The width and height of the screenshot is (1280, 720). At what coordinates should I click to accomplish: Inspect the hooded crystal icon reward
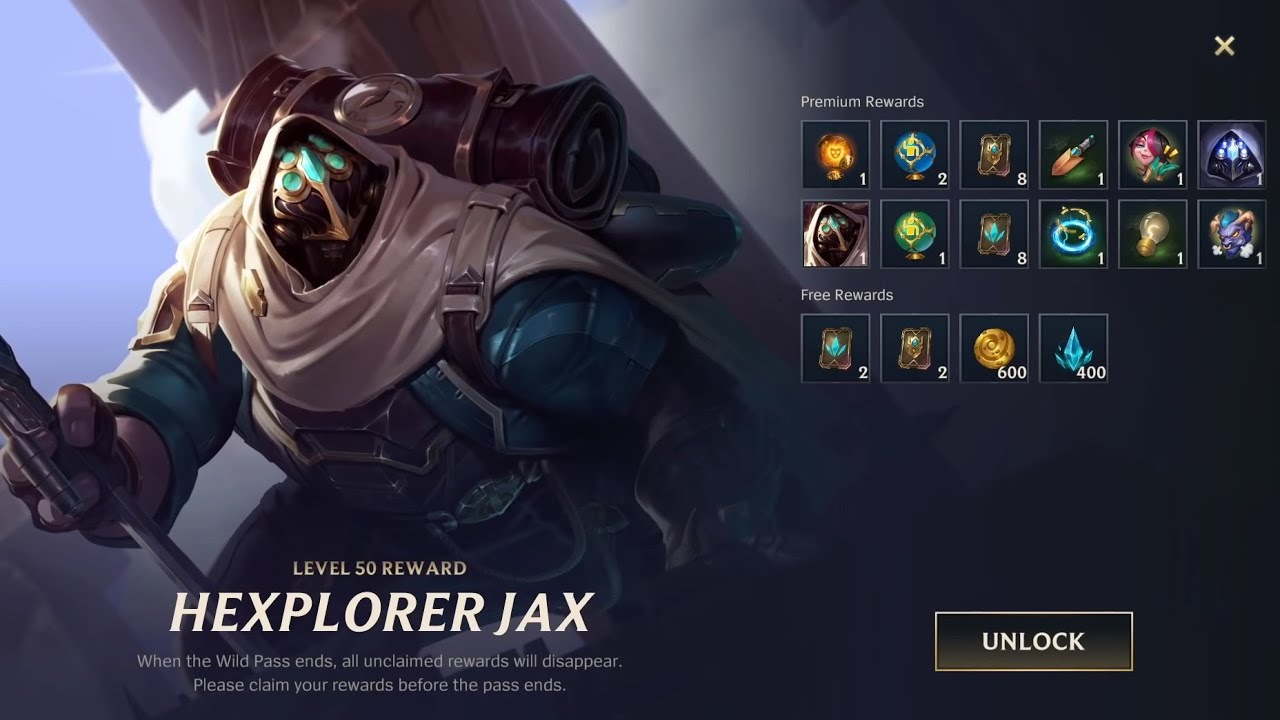1231,154
